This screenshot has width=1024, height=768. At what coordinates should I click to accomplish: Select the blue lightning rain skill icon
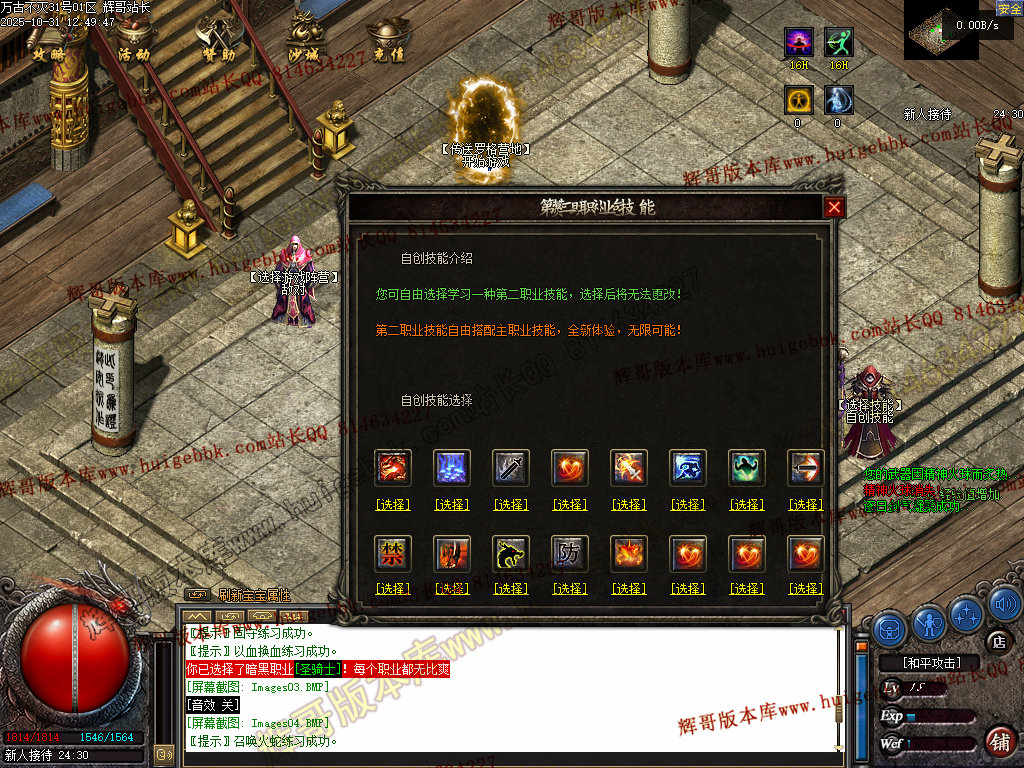click(452, 468)
